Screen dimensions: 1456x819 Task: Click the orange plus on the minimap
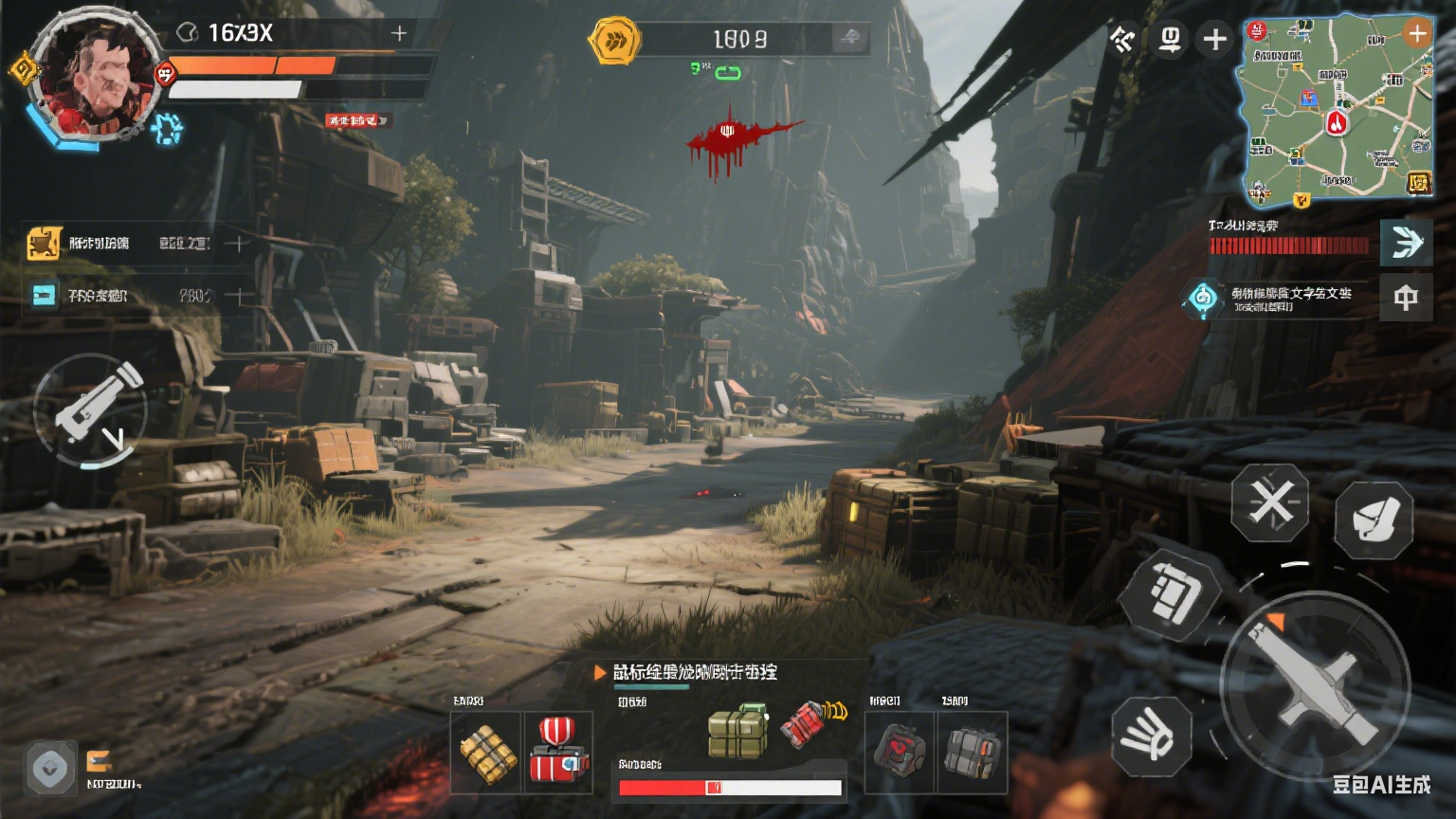pos(1416,35)
